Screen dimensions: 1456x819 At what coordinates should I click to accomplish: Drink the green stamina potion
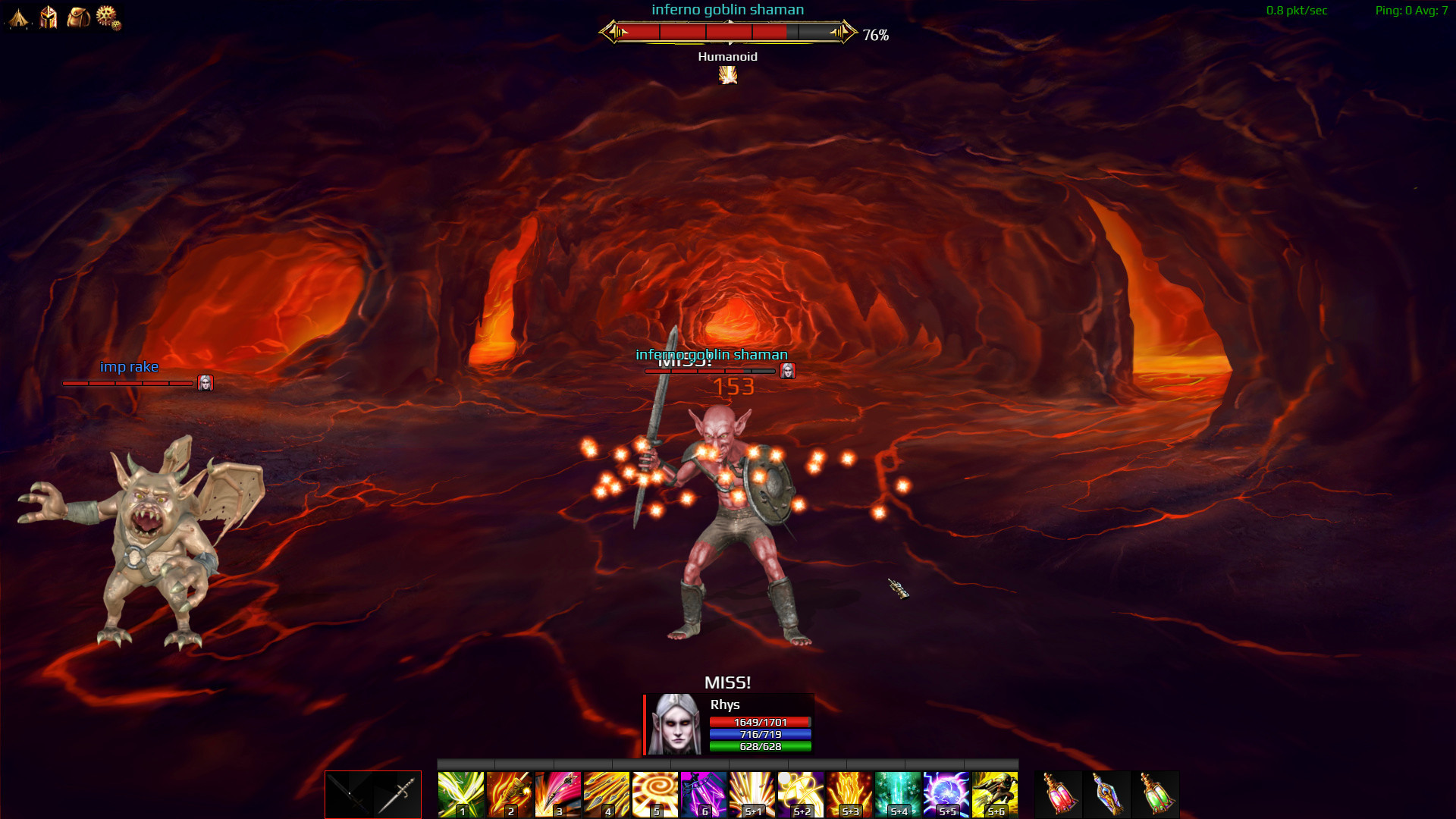point(1156,794)
